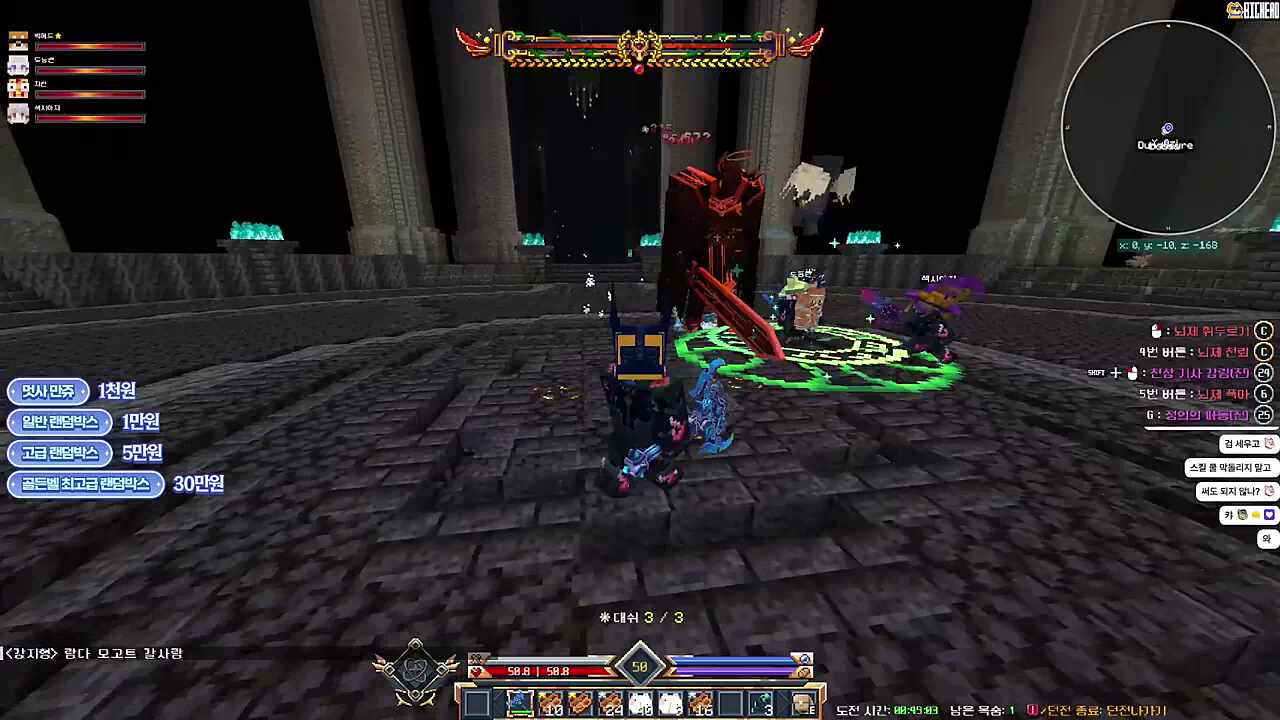Select the last hotbar slot with the head item
Viewport: 1280px width, 720px height.
(803, 703)
